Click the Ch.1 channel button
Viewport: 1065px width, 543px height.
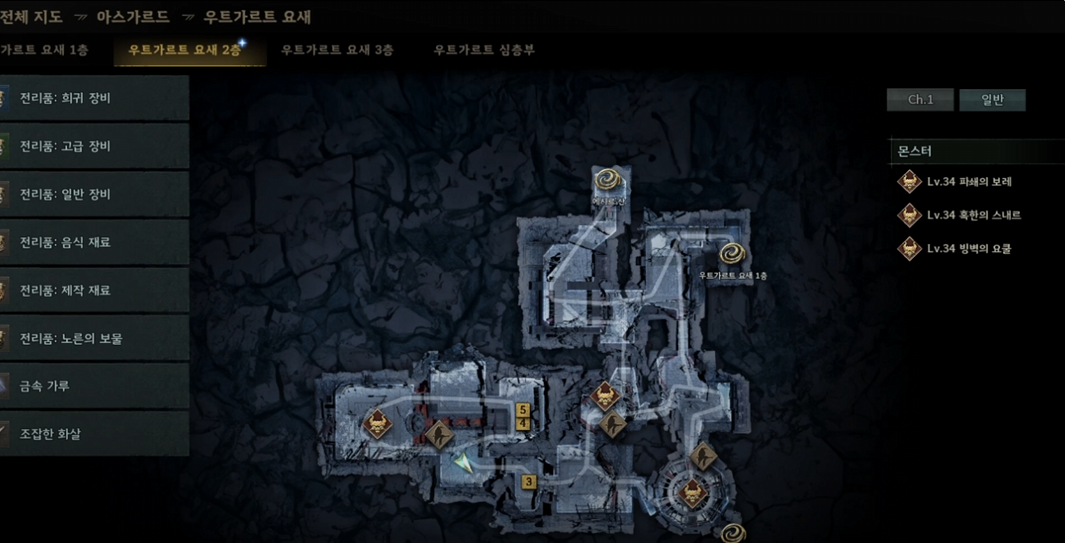pos(920,100)
